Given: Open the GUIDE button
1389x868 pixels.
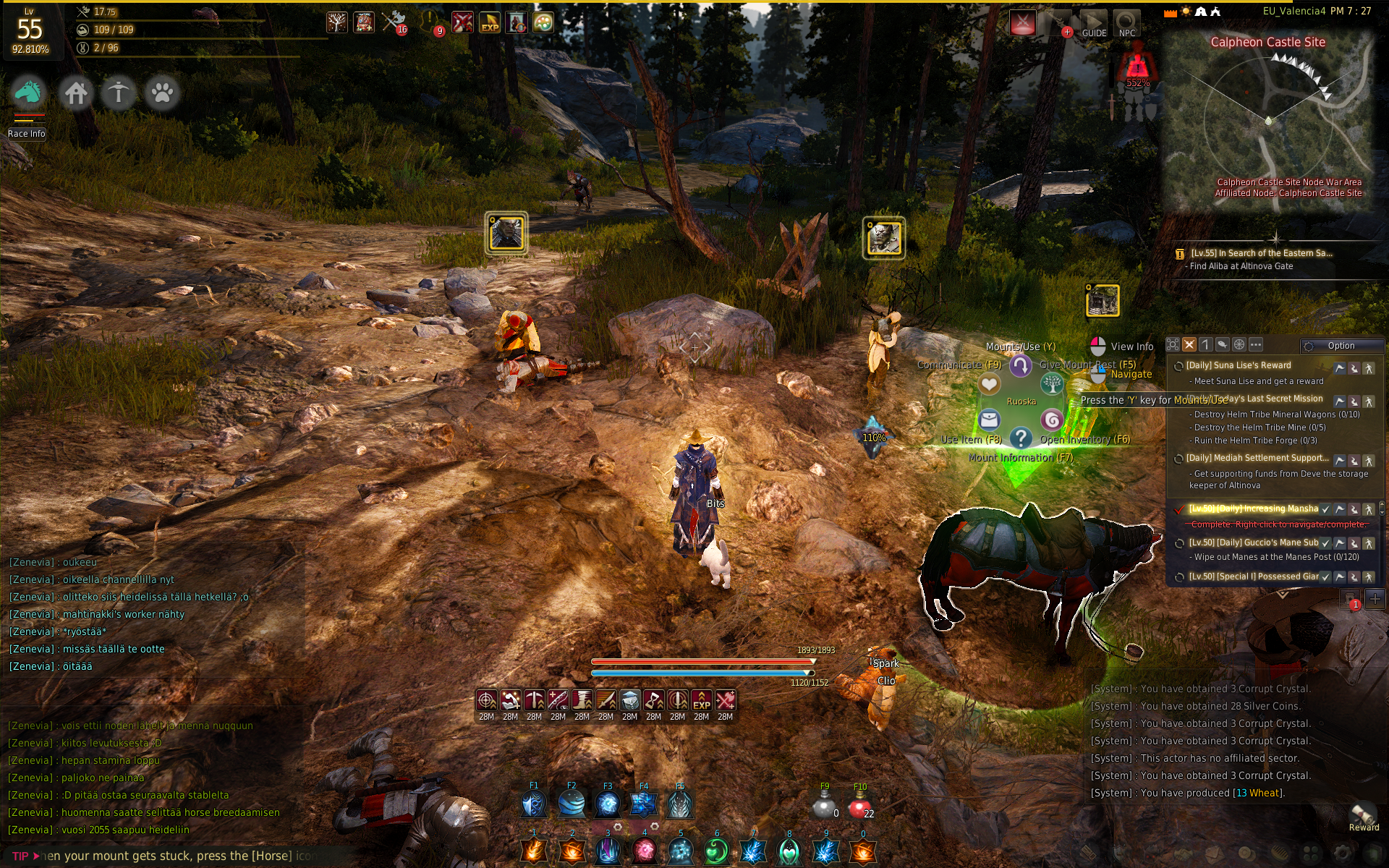Looking at the screenshot, I should [x=1094, y=24].
